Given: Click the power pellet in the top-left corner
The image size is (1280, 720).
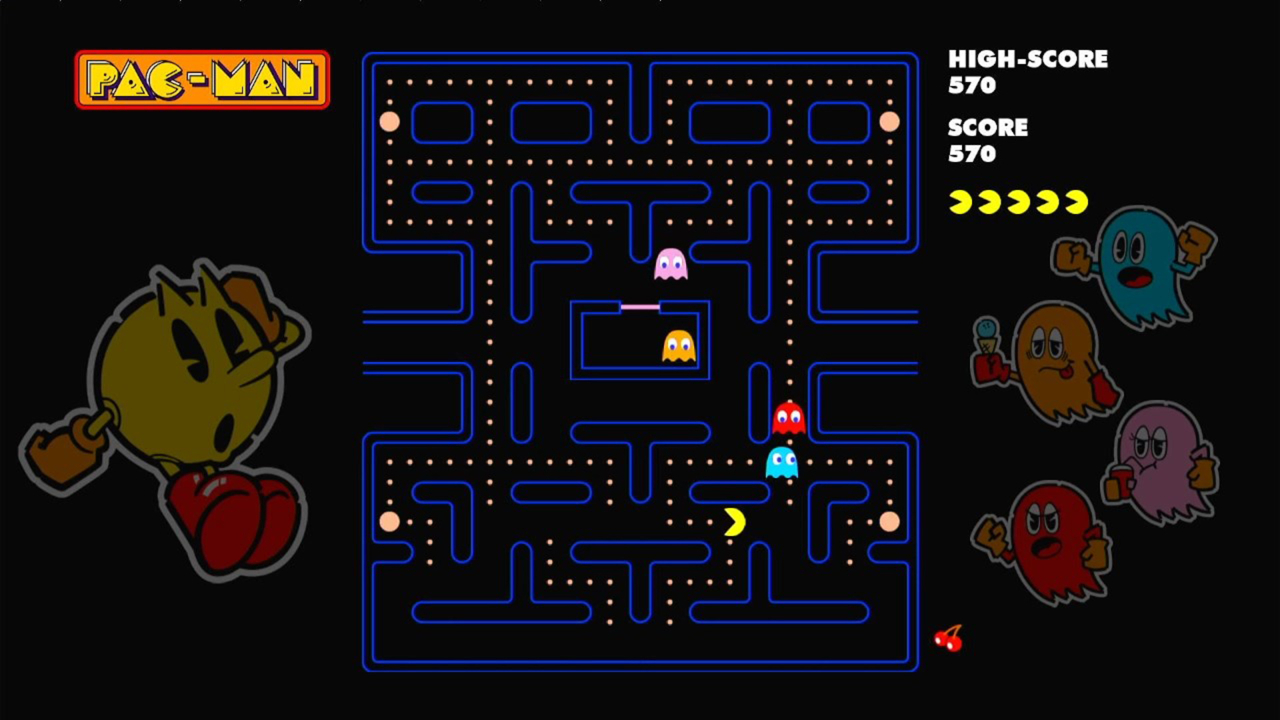Looking at the screenshot, I should click(389, 122).
